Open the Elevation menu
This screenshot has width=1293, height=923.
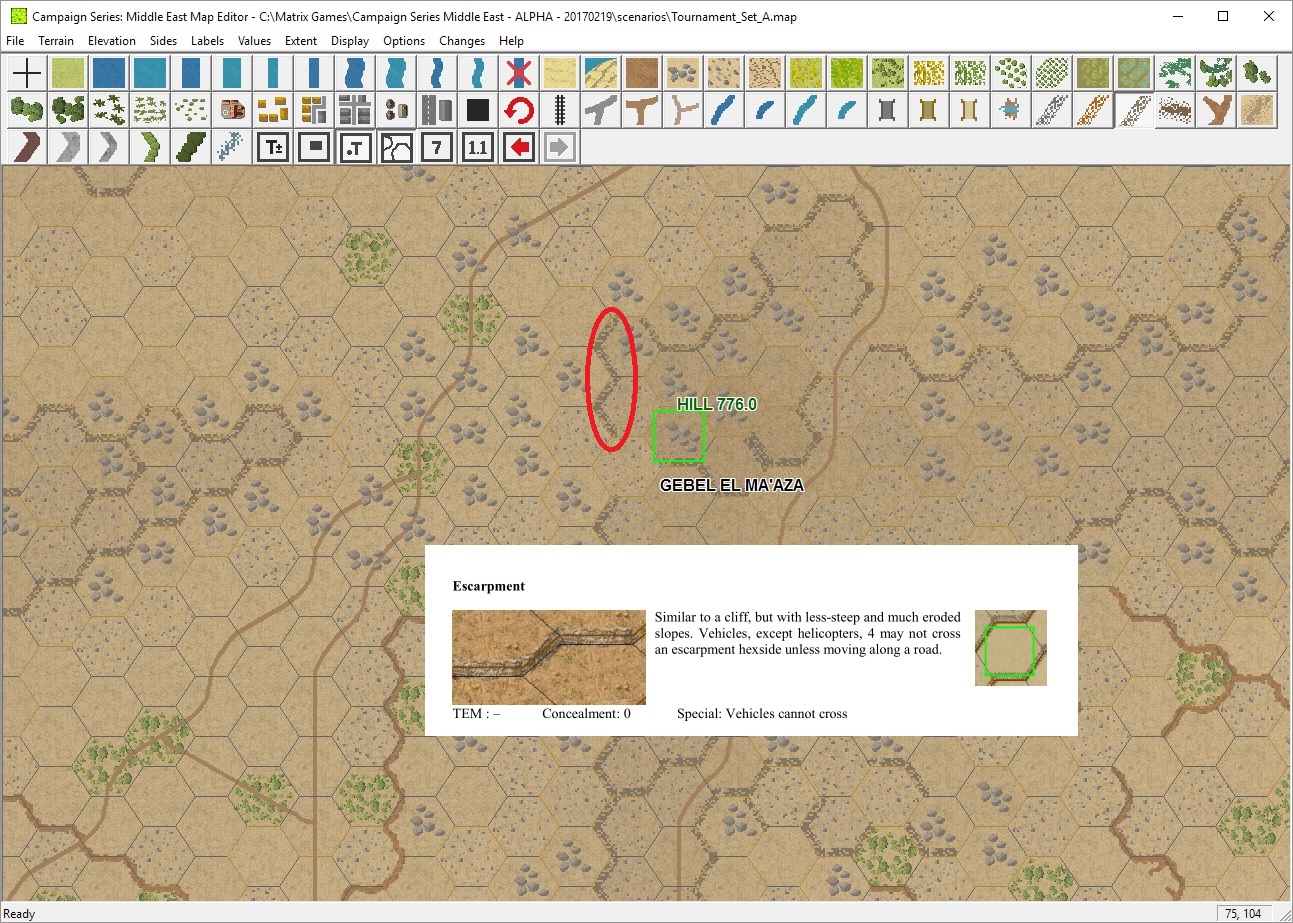[x=111, y=41]
